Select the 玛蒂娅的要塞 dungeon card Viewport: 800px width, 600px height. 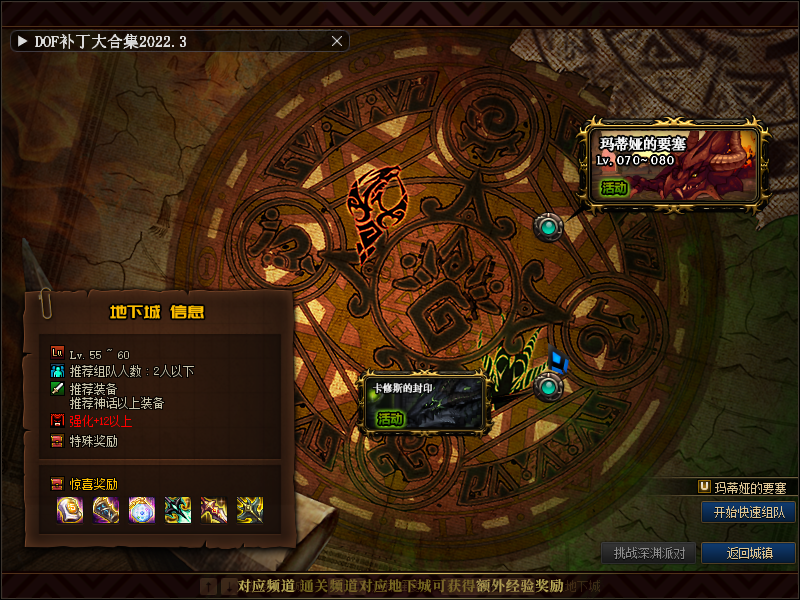tap(677, 165)
